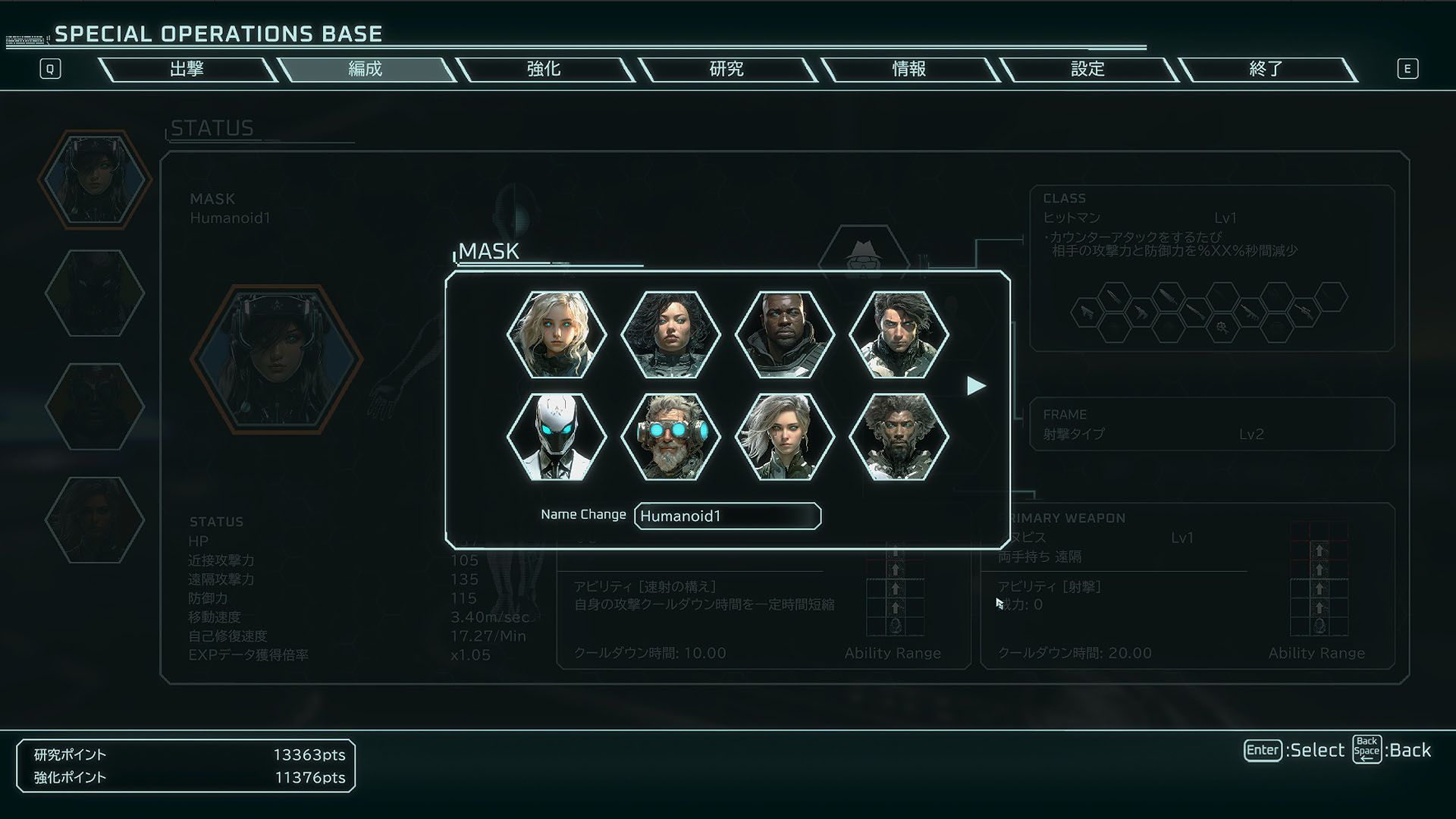The width and height of the screenshot is (1456, 819).
Task: Go to the 強化 tab
Action: pyautogui.click(x=544, y=69)
